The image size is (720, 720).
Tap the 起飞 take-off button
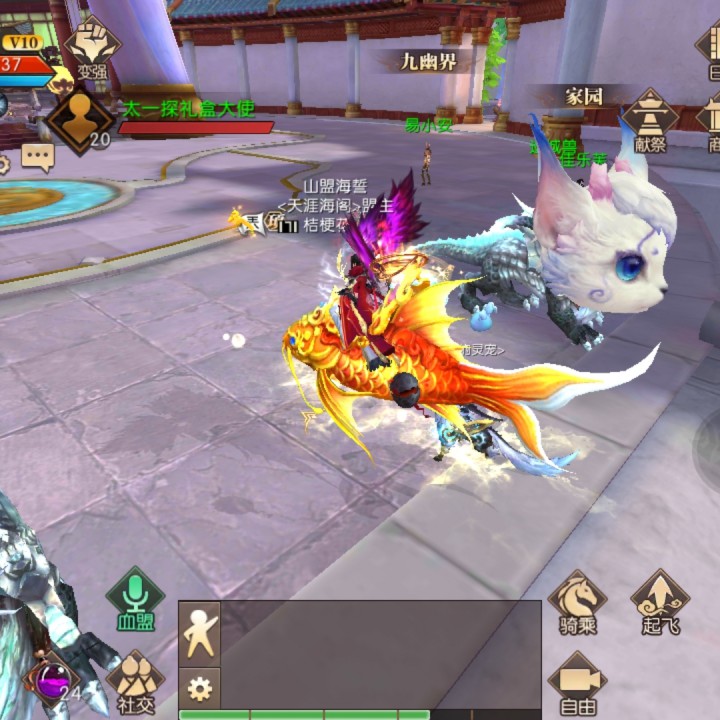coord(660,600)
